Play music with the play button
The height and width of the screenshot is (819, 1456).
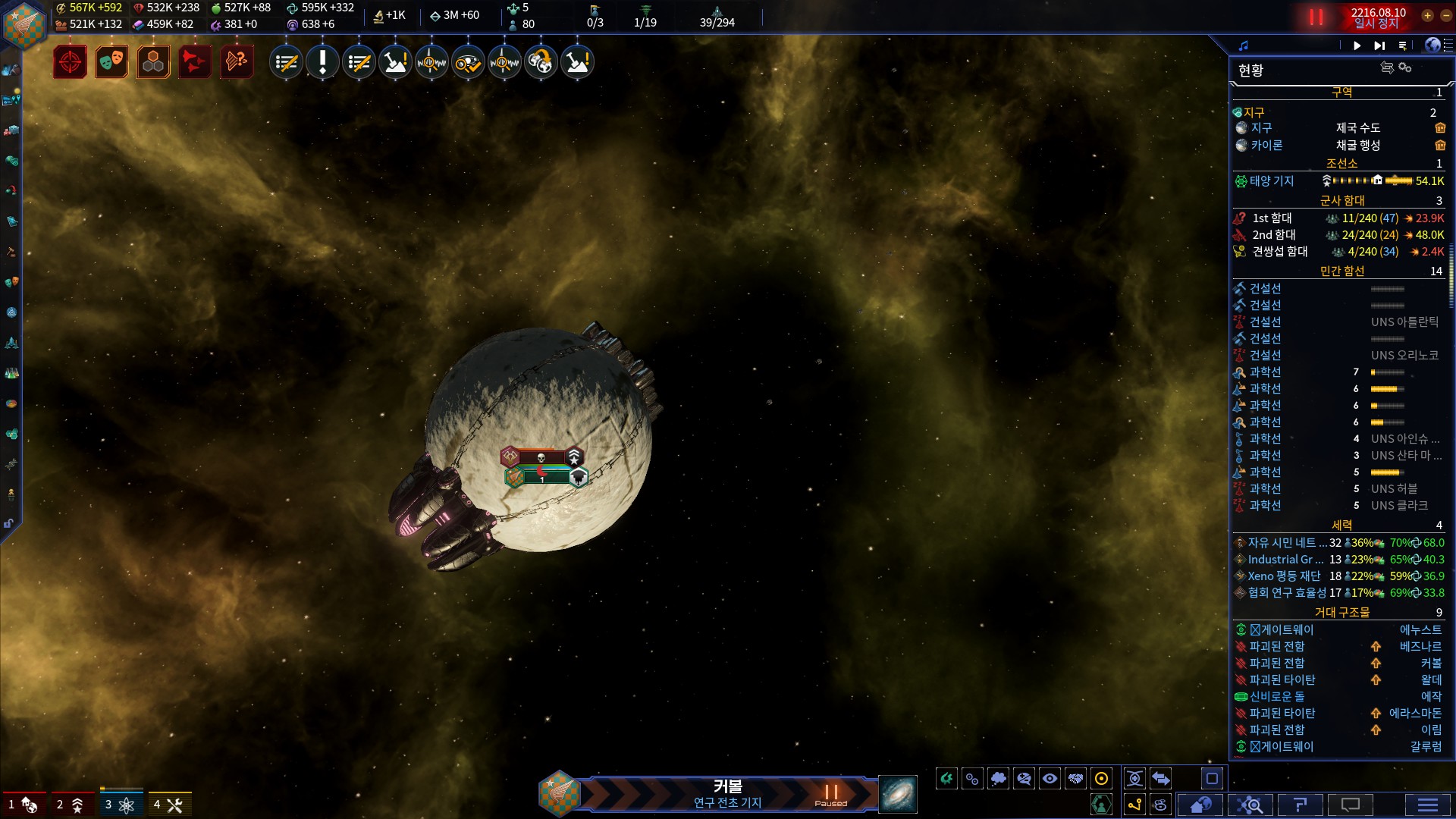[x=1357, y=45]
